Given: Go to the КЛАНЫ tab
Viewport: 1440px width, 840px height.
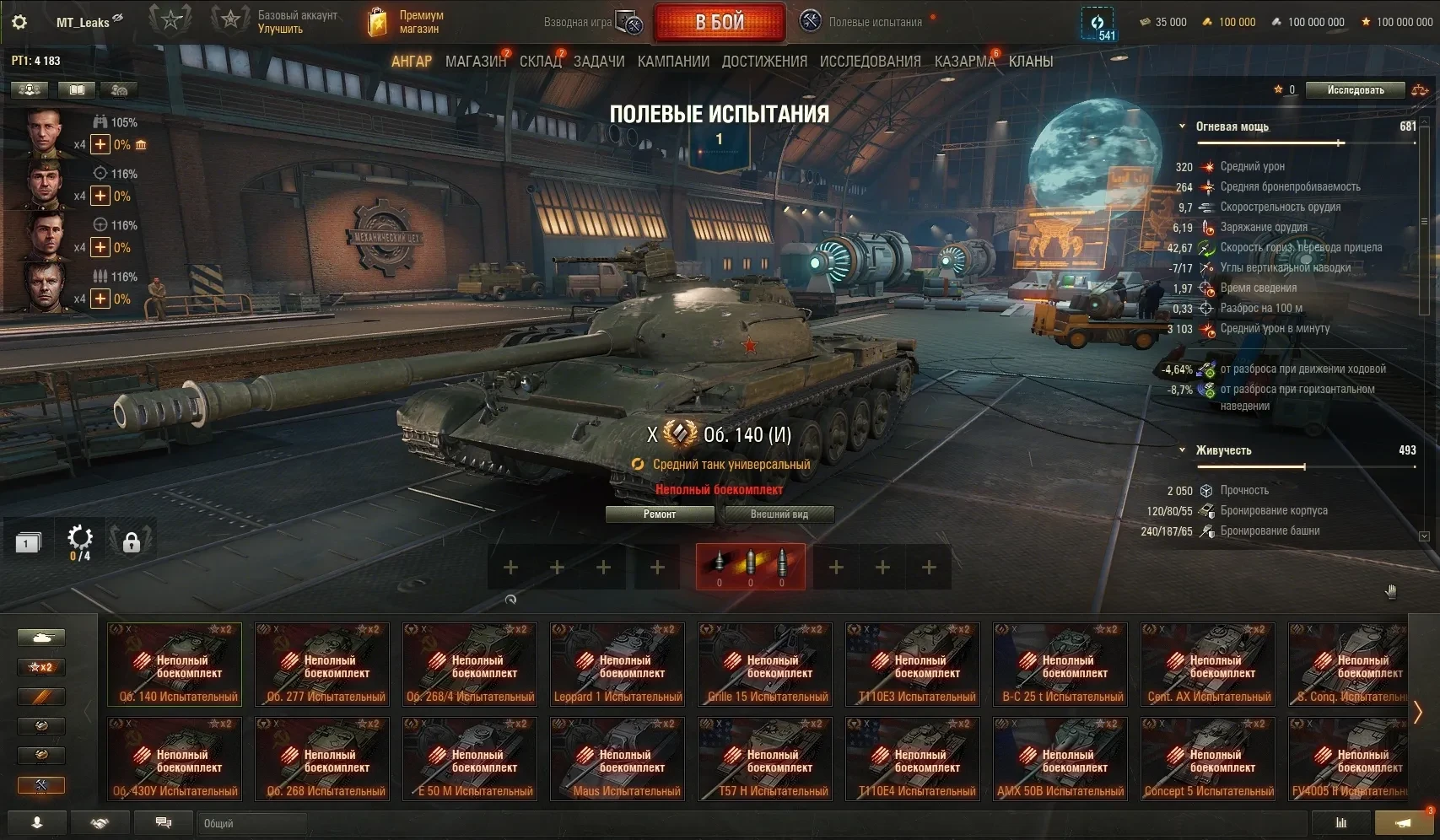Looking at the screenshot, I should [x=1031, y=62].
